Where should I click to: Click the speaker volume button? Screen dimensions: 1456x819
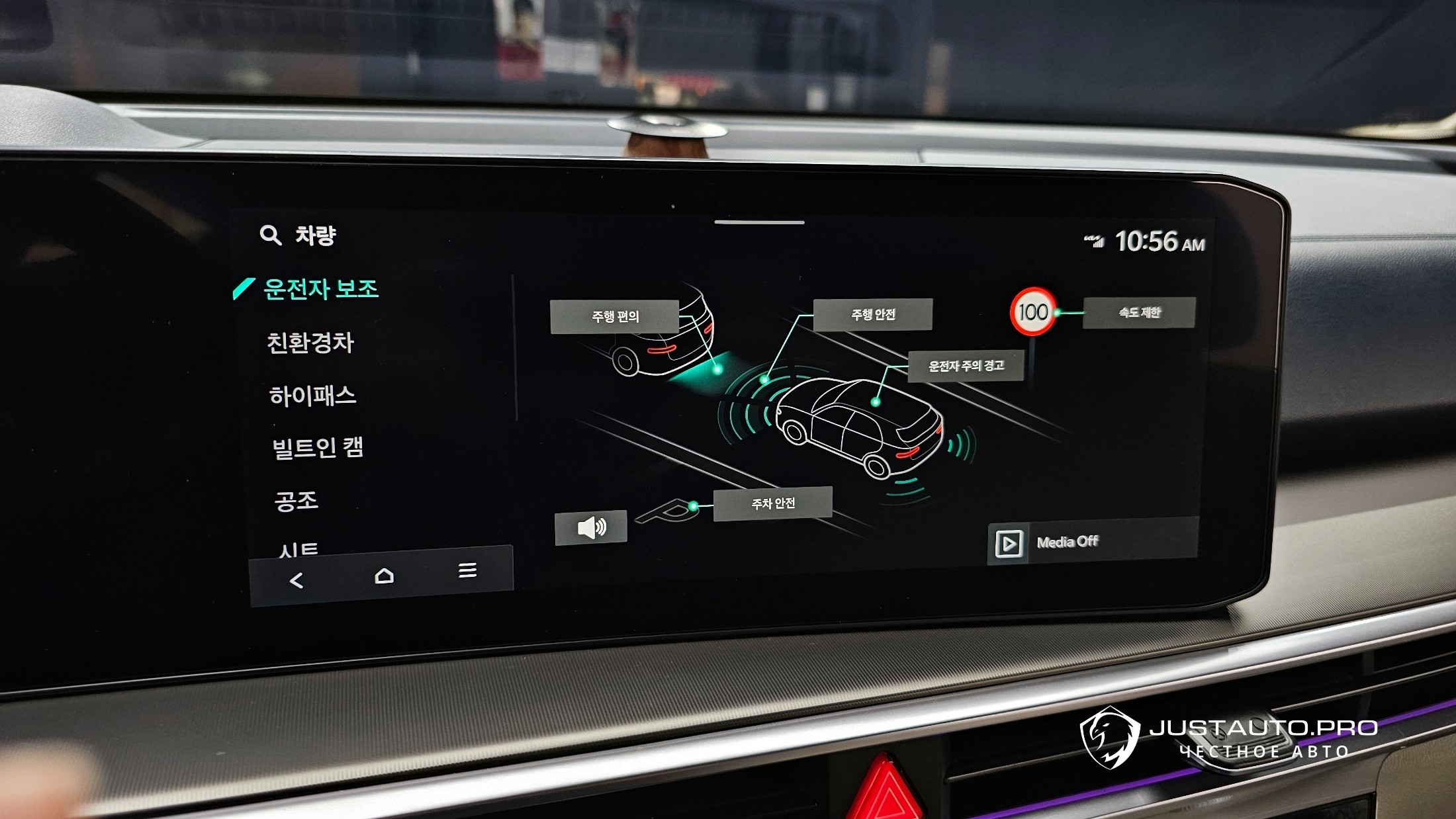click(591, 528)
